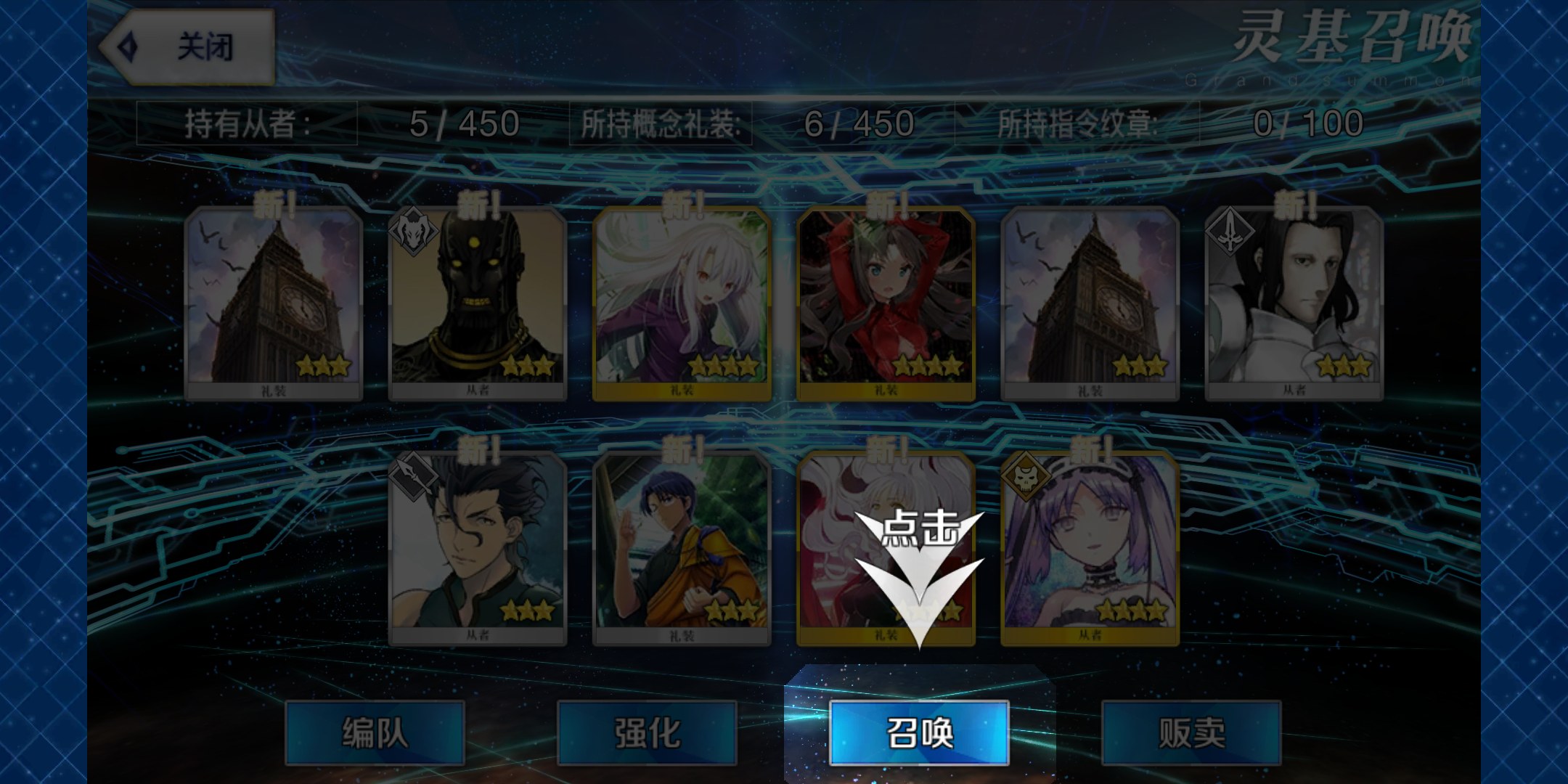Choose the long-haired armored Saber servant card
This screenshot has width=1568, height=784.
tap(1294, 302)
